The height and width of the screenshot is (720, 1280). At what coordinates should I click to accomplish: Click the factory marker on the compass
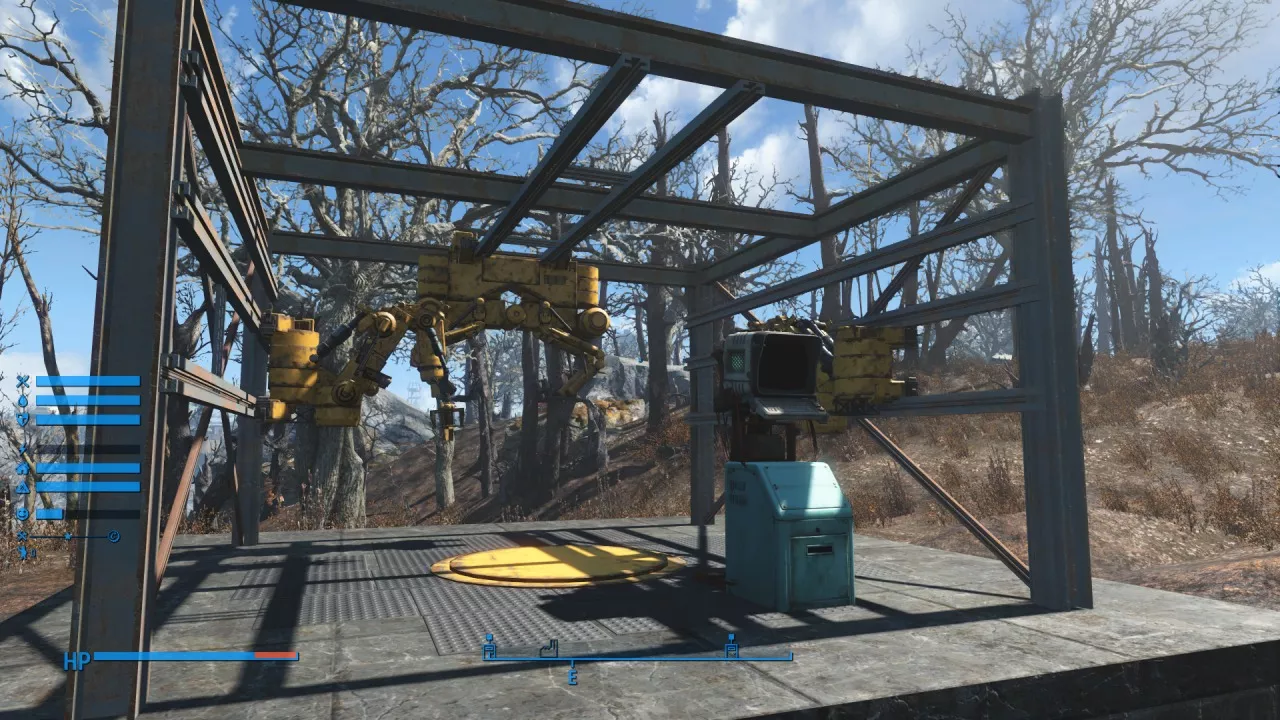(548, 648)
